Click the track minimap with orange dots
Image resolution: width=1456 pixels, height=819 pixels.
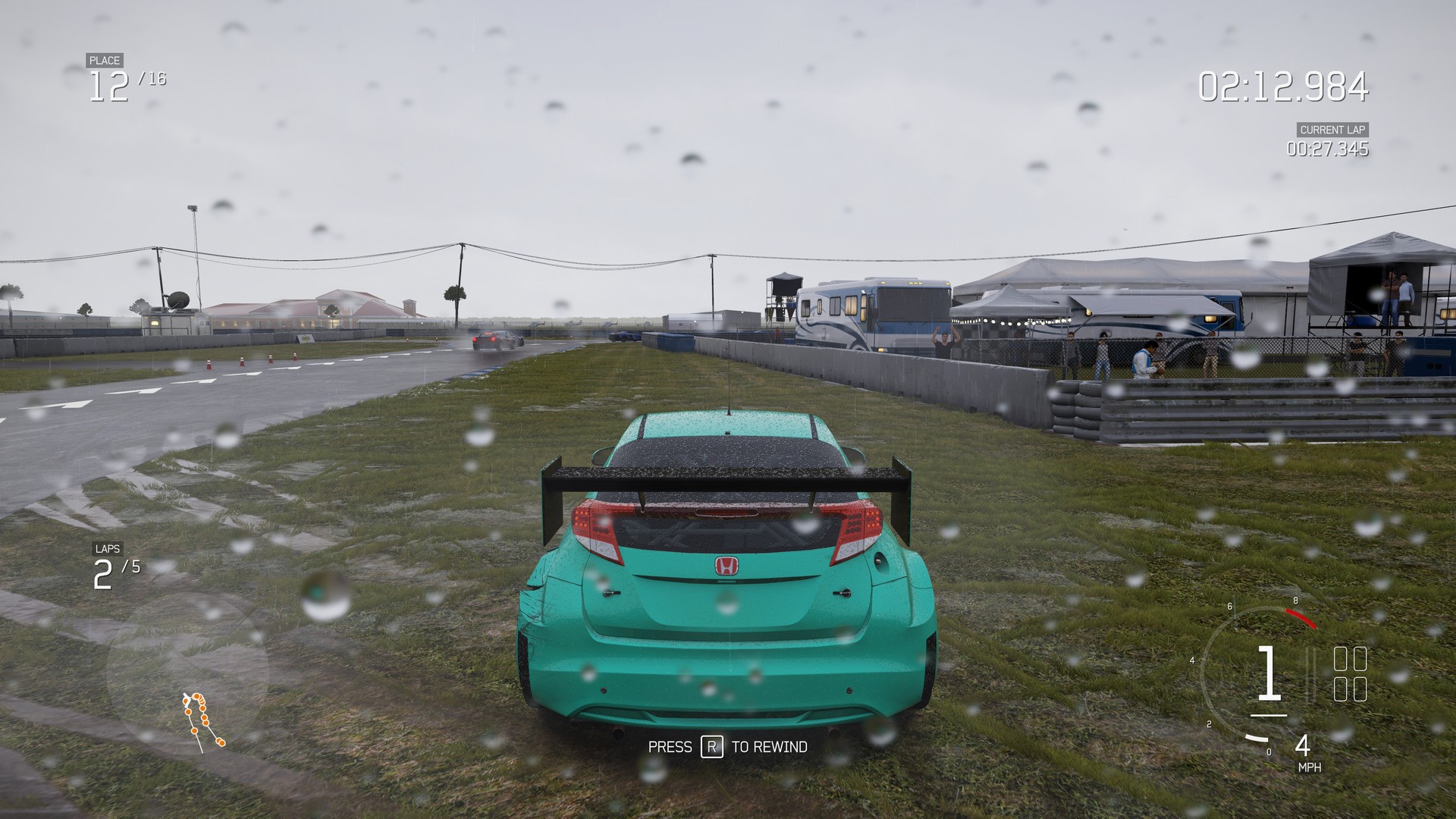pos(202,719)
